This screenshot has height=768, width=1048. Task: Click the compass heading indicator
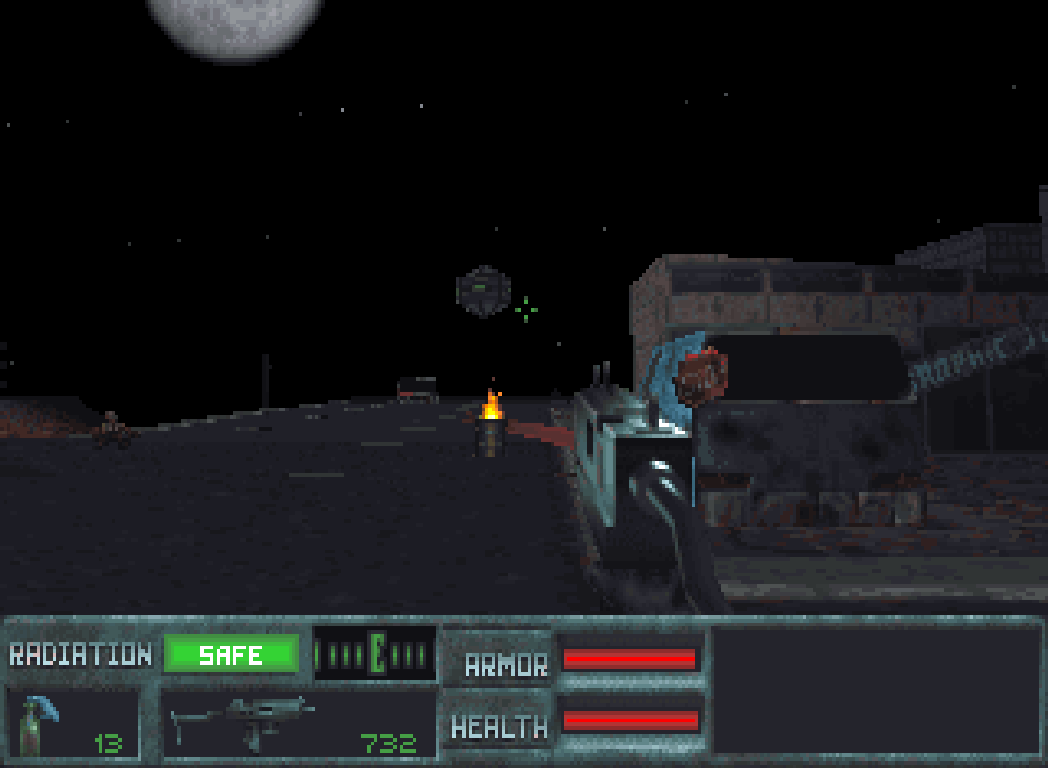click(x=375, y=654)
